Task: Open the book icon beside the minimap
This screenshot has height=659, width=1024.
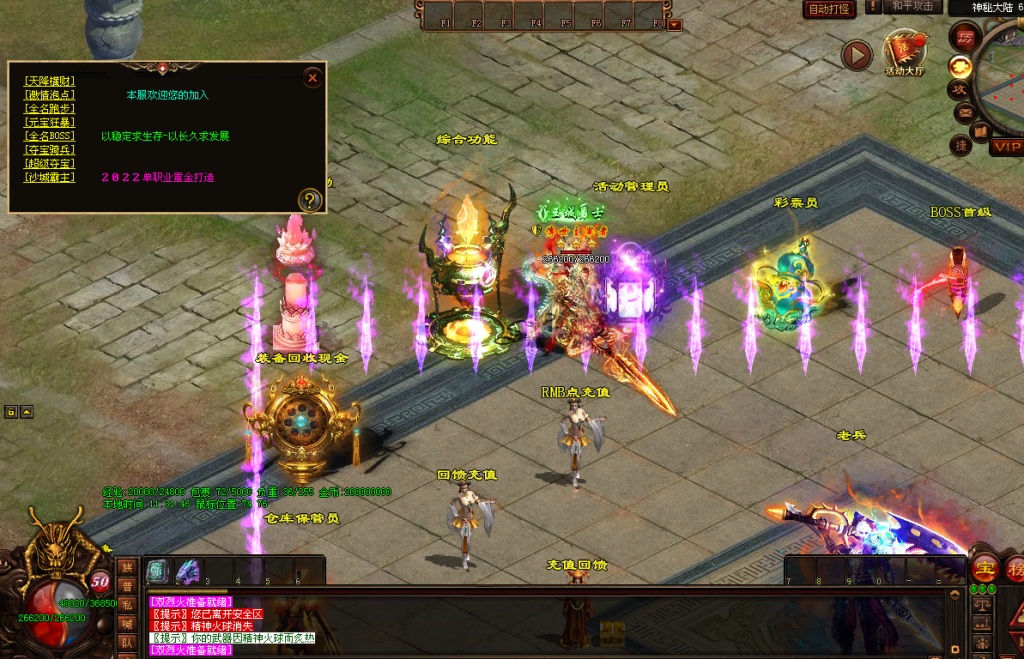Action: tap(981, 131)
